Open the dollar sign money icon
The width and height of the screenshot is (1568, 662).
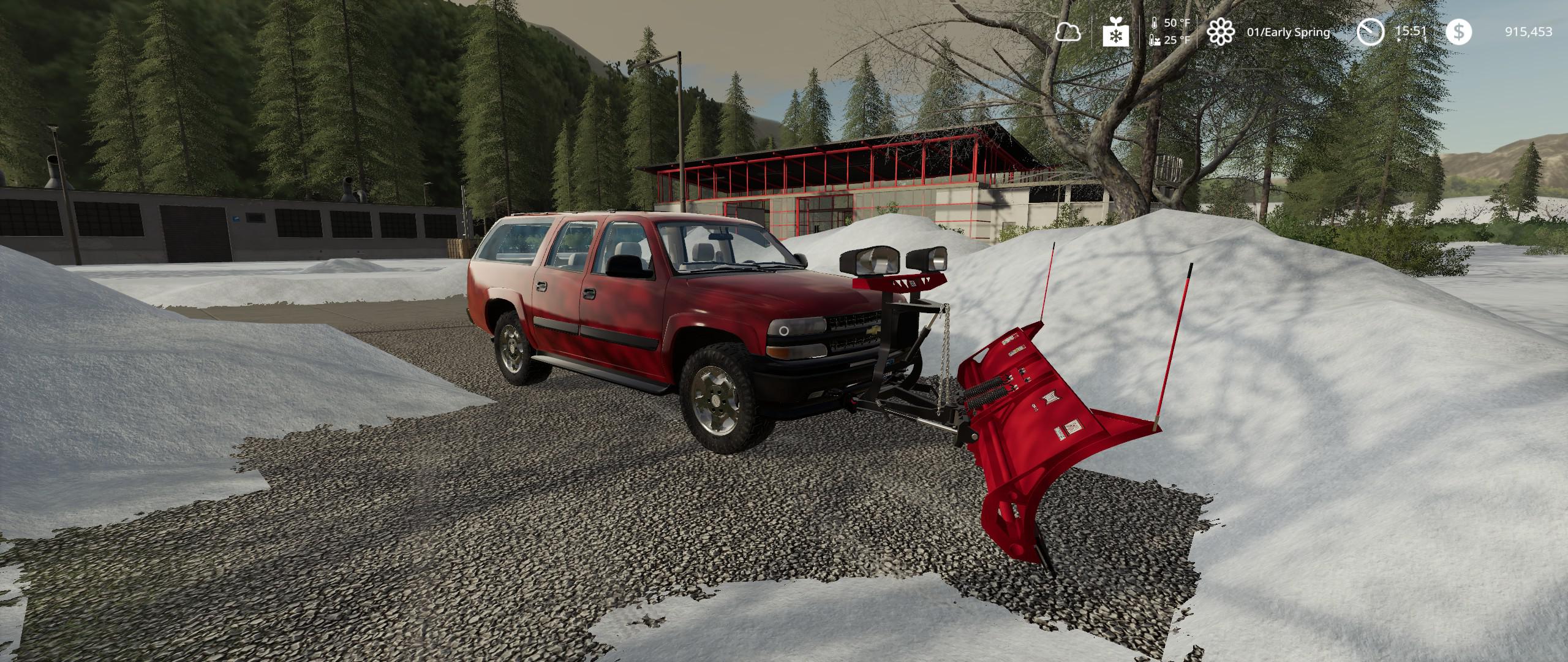1458,32
